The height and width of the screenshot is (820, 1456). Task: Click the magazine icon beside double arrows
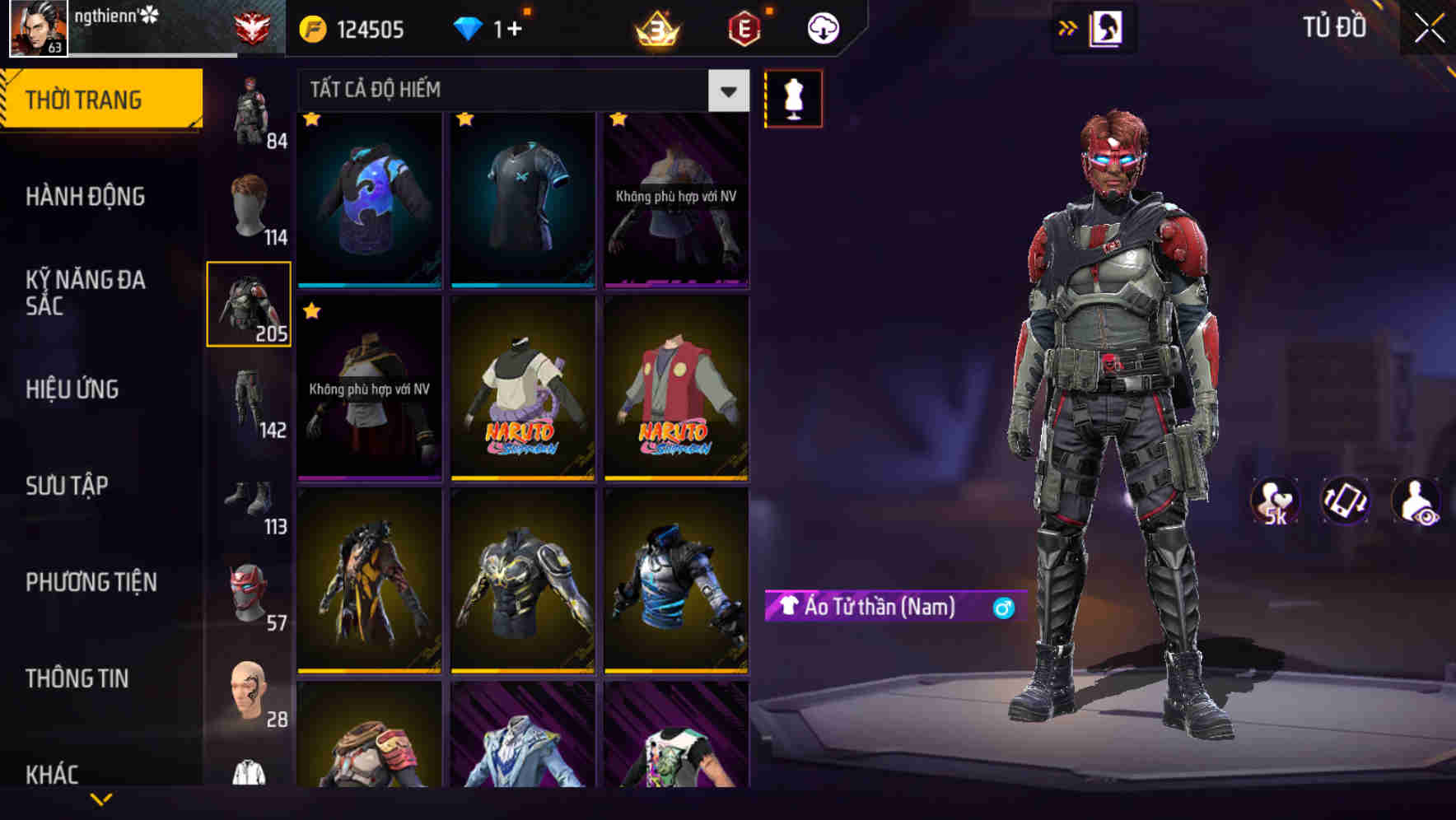pyautogui.click(x=1105, y=27)
